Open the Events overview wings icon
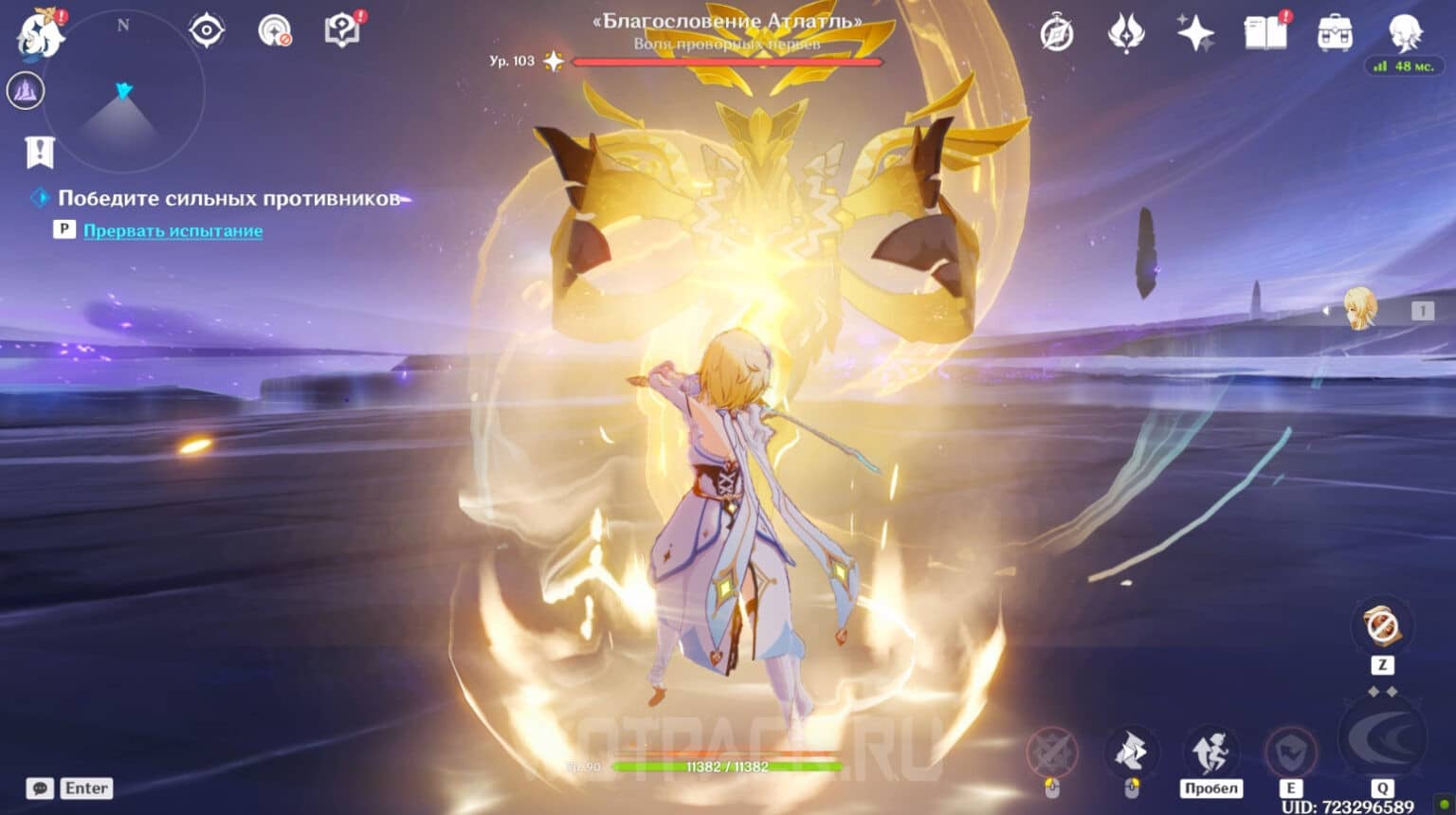 [x=1127, y=31]
